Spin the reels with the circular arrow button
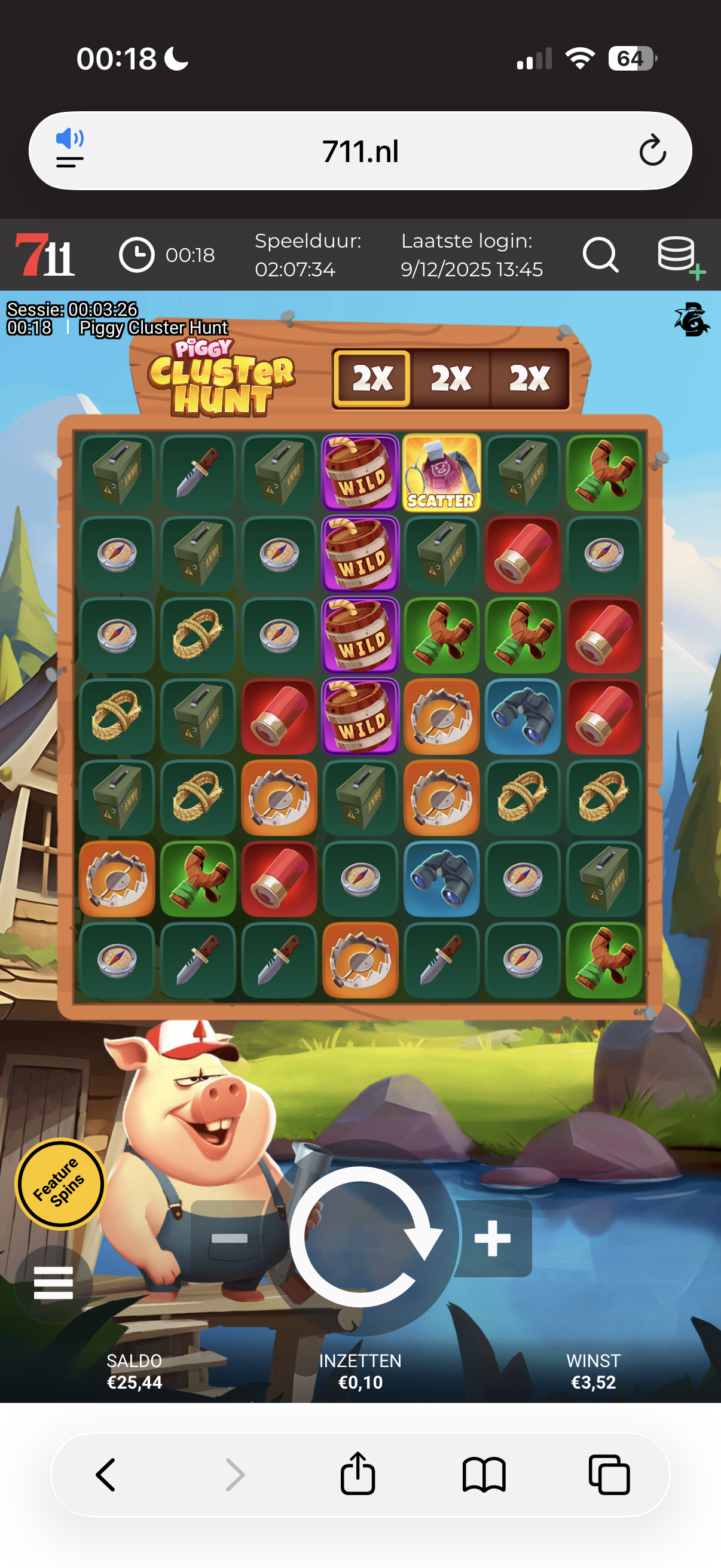Screen dimensions: 721x1568 (364, 1237)
